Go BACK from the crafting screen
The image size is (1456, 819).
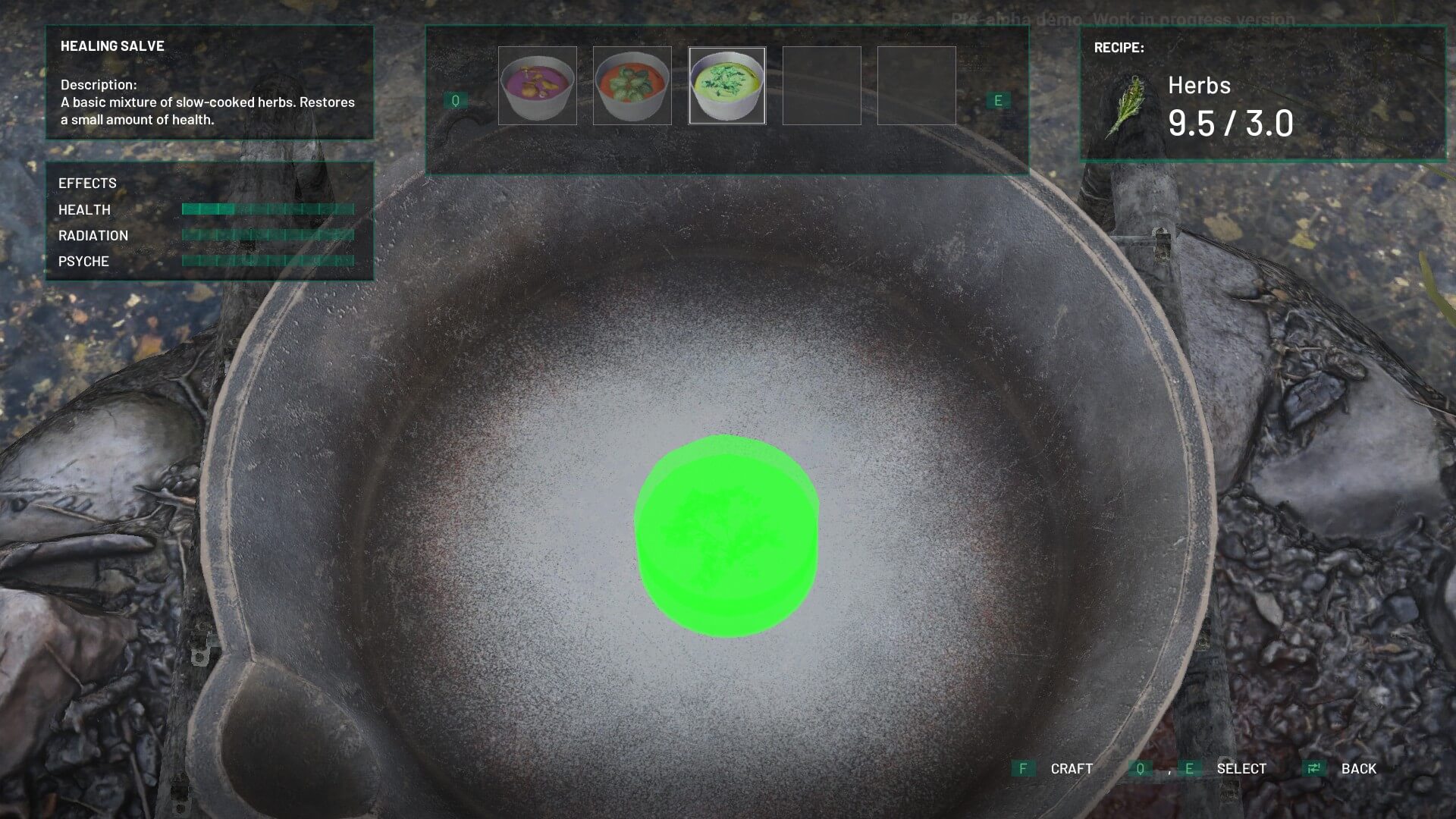[1357, 768]
